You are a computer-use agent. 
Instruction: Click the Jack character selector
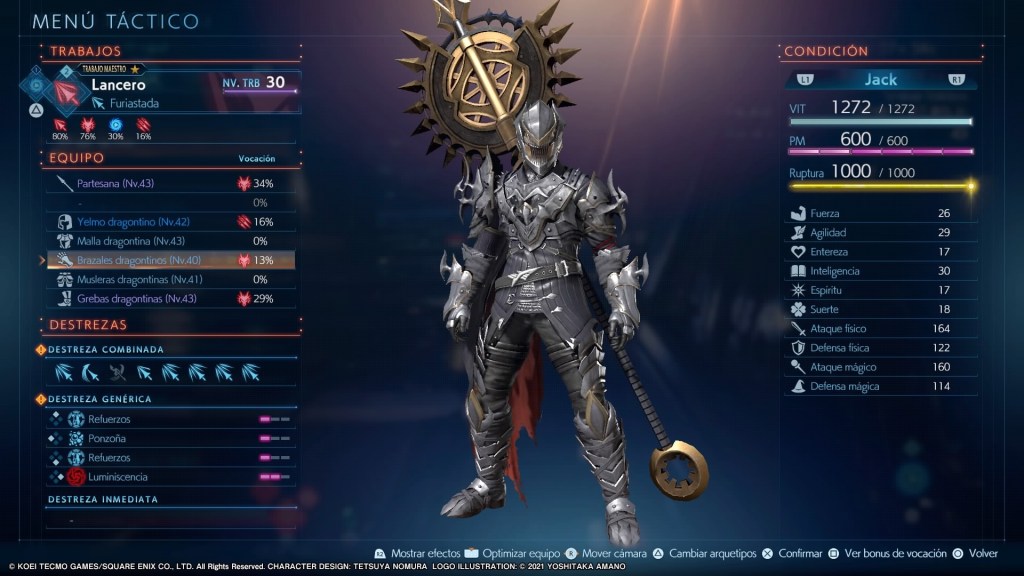pos(881,79)
